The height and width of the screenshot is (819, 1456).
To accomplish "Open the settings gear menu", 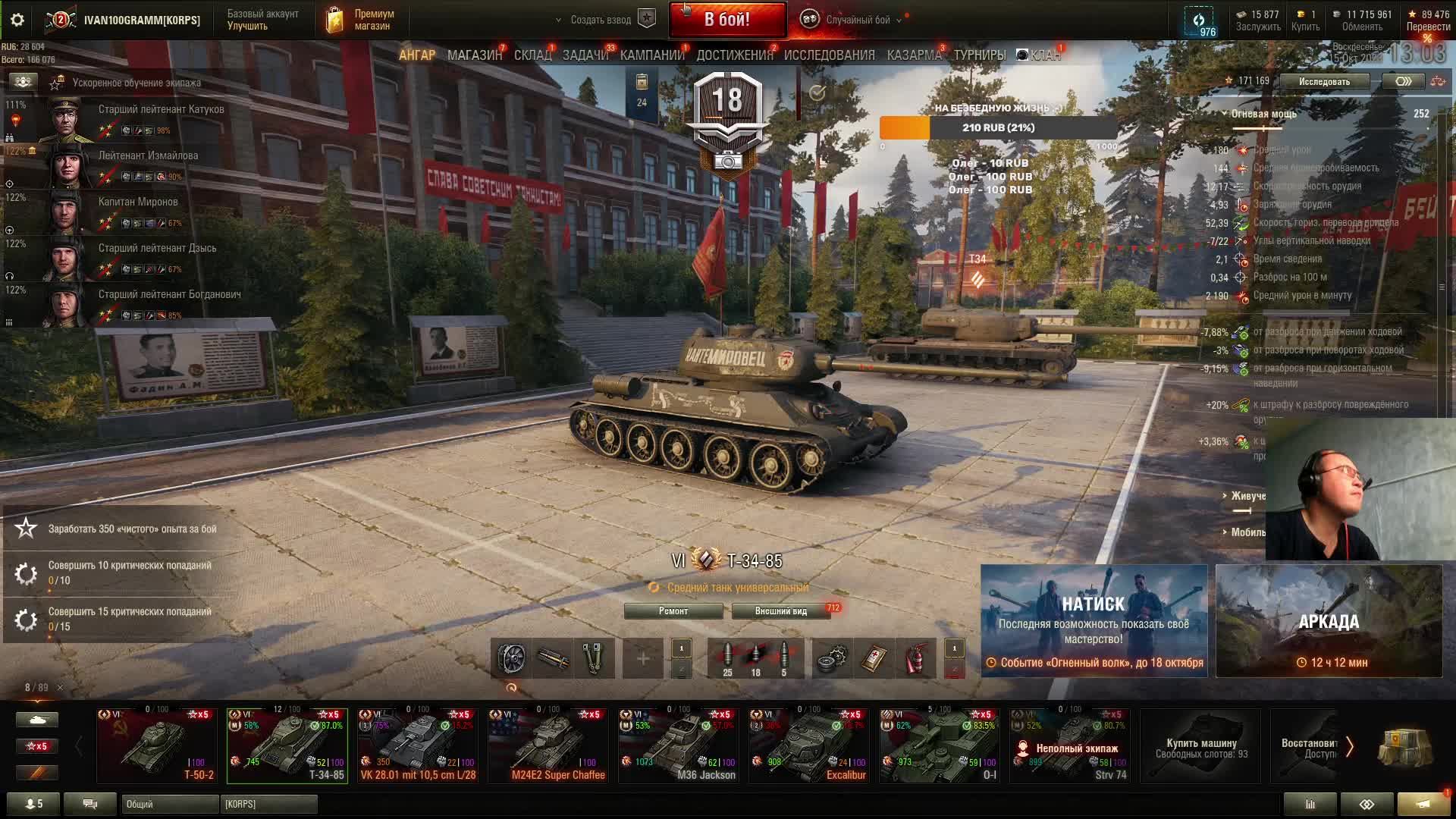I will pyautogui.click(x=17, y=20).
